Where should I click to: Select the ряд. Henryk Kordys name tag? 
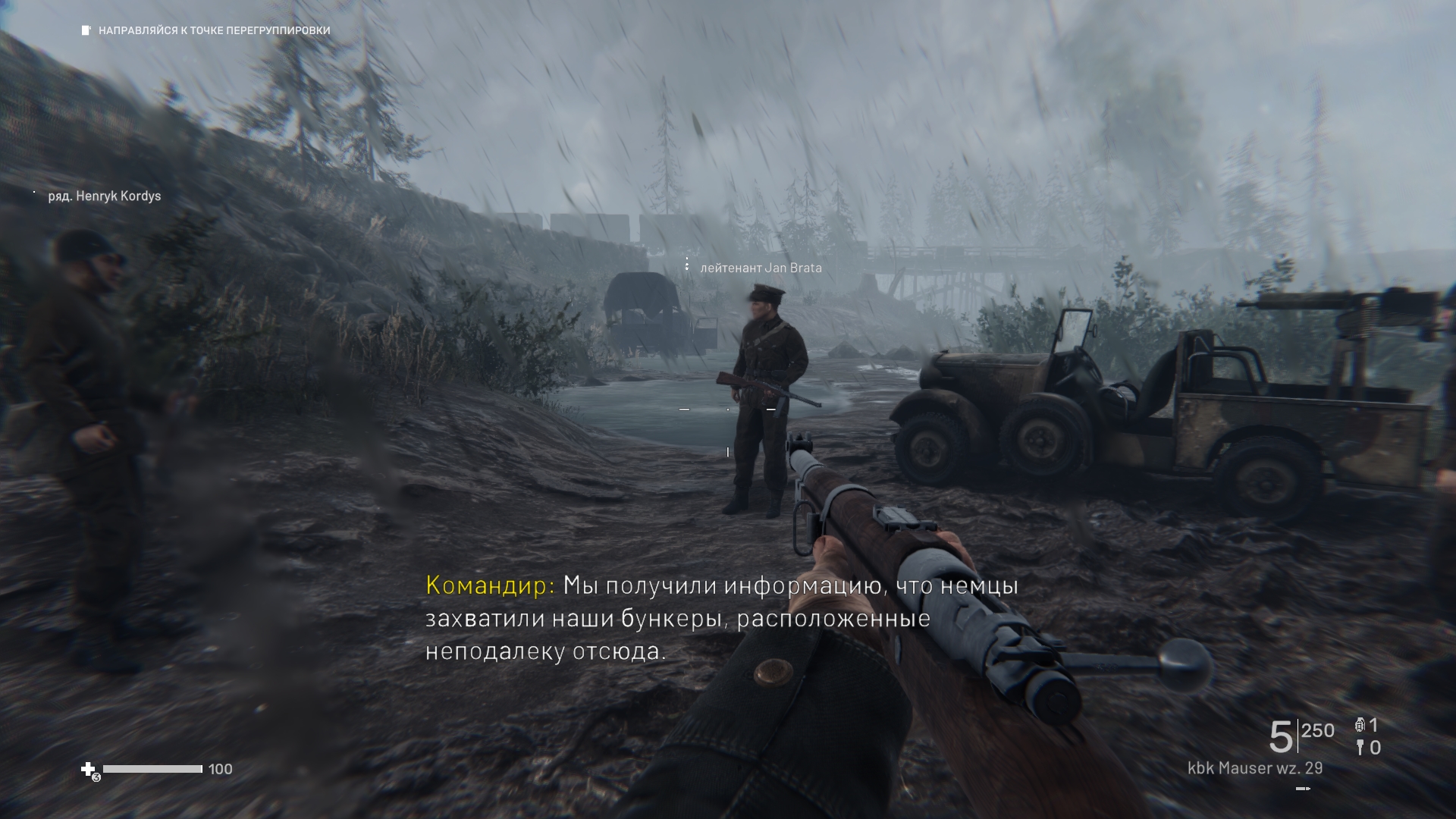click(104, 196)
